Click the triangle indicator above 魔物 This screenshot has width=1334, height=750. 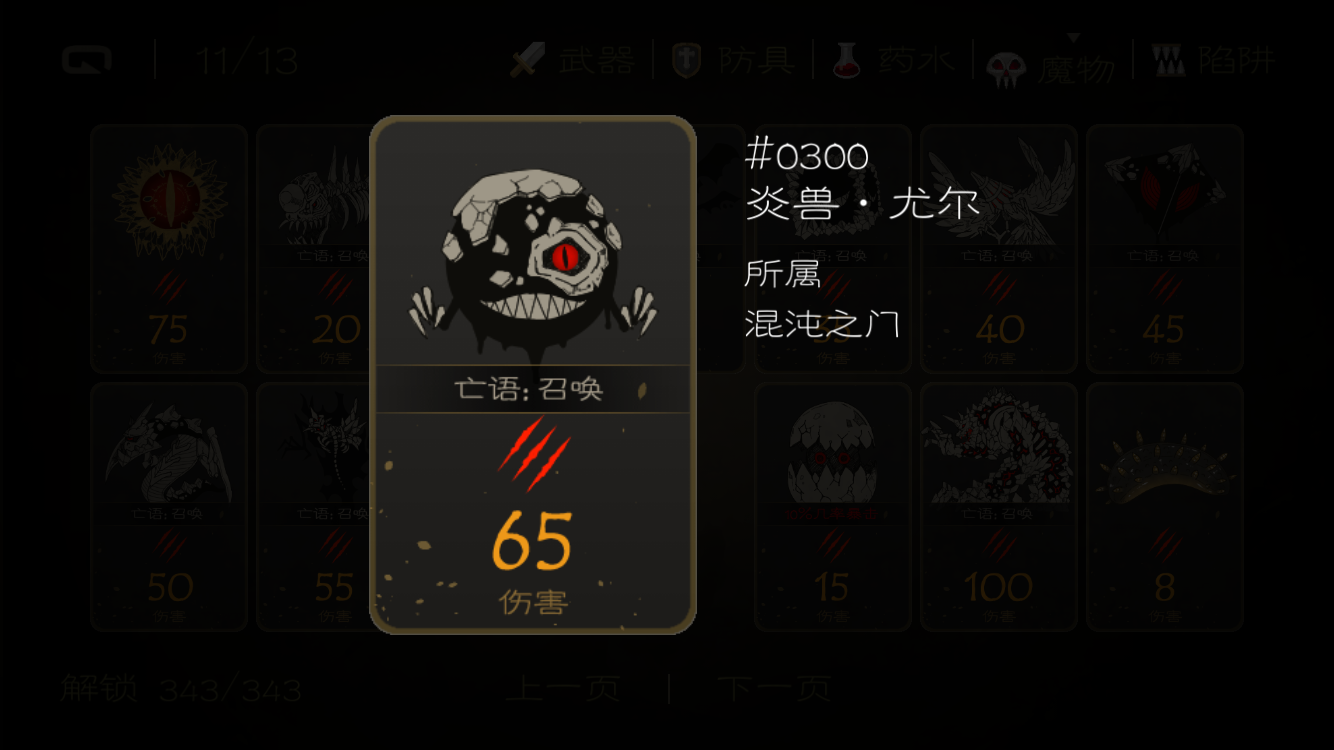tap(1075, 35)
